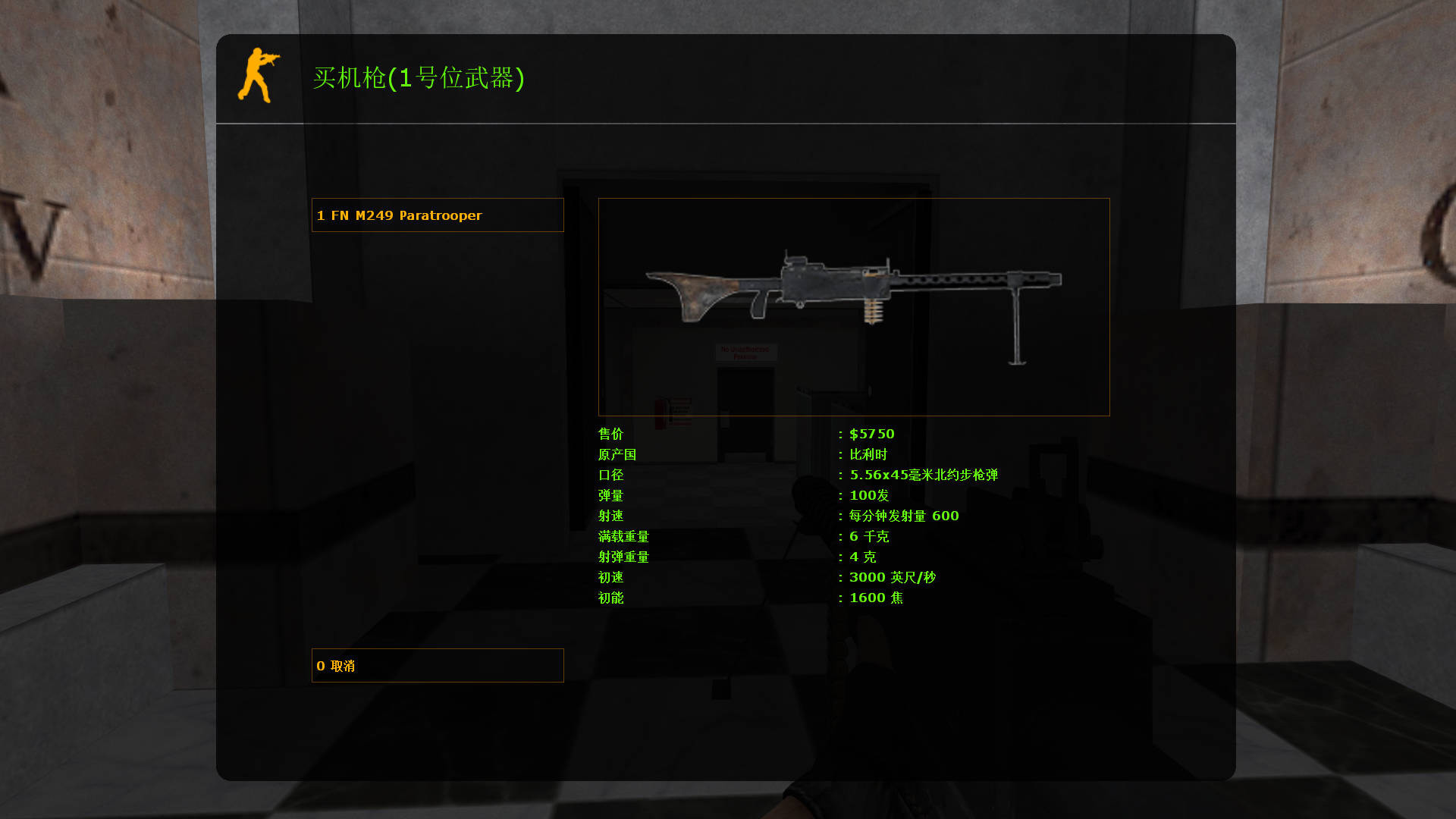Click the orange CT soldier icon
Image resolution: width=1456 pixels, height=819 pixels.
coord(262,76)
